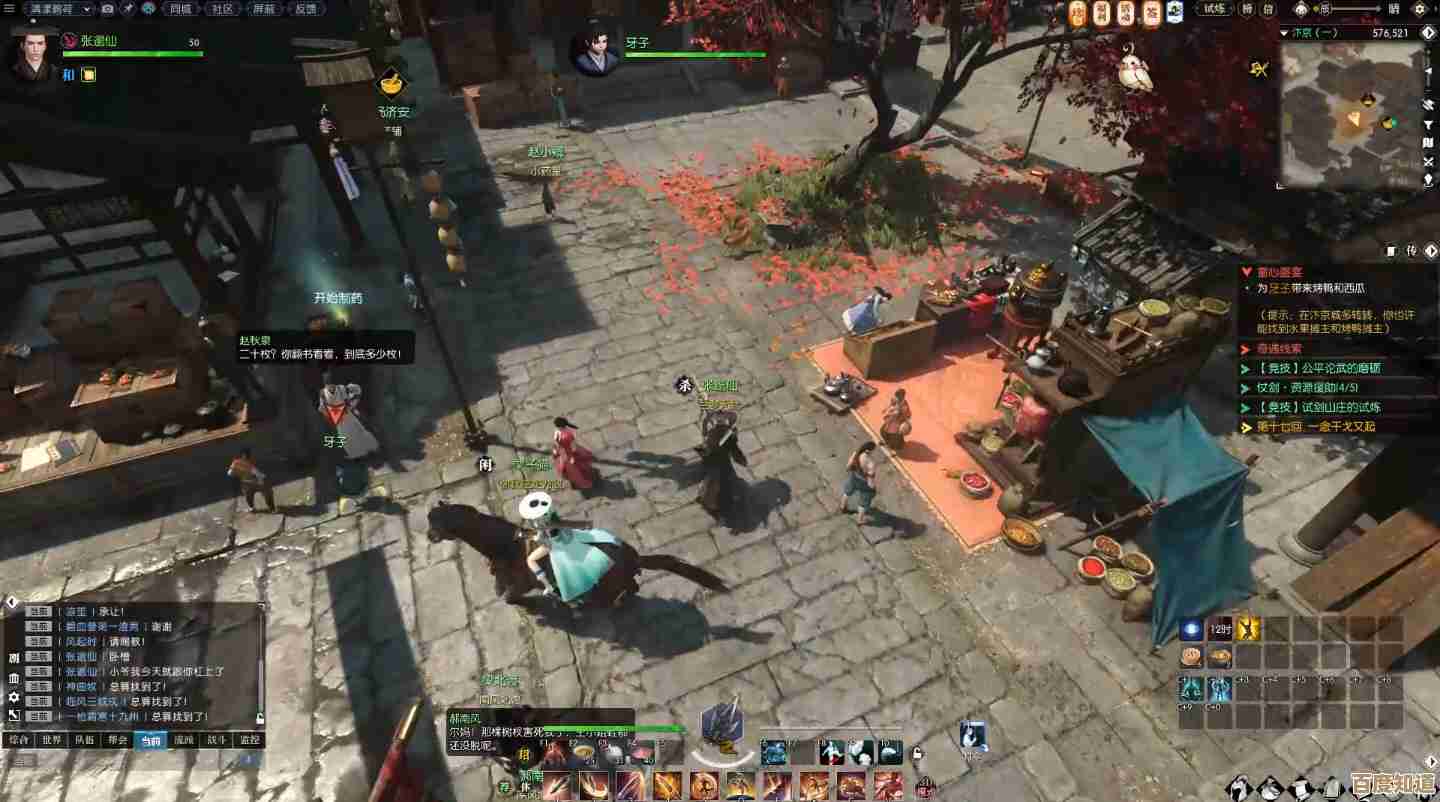Select the 寻遇线索 quest entry
Viewport: 1440px width, 802px height.
pyautogui.click(x=1280, y=349)
